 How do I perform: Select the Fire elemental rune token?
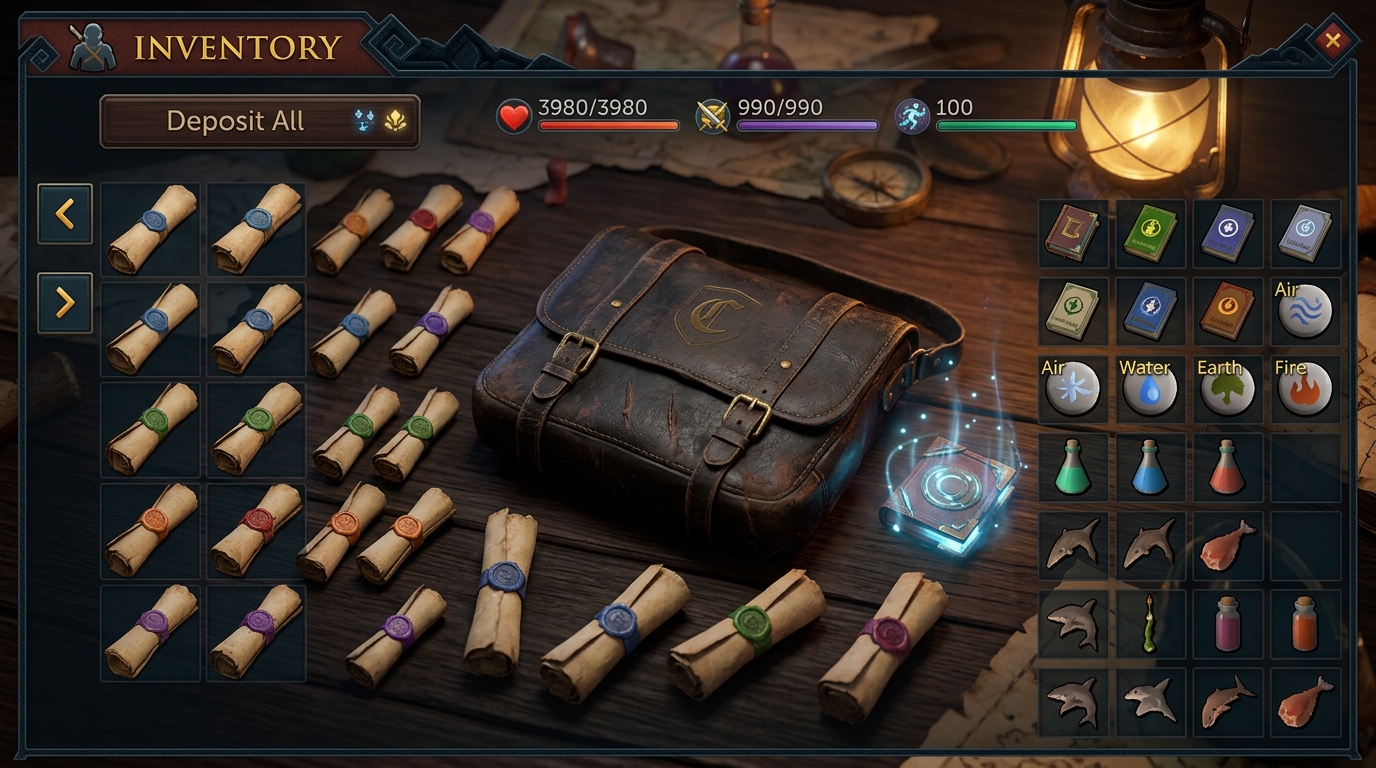click(x=1305, y=388)
